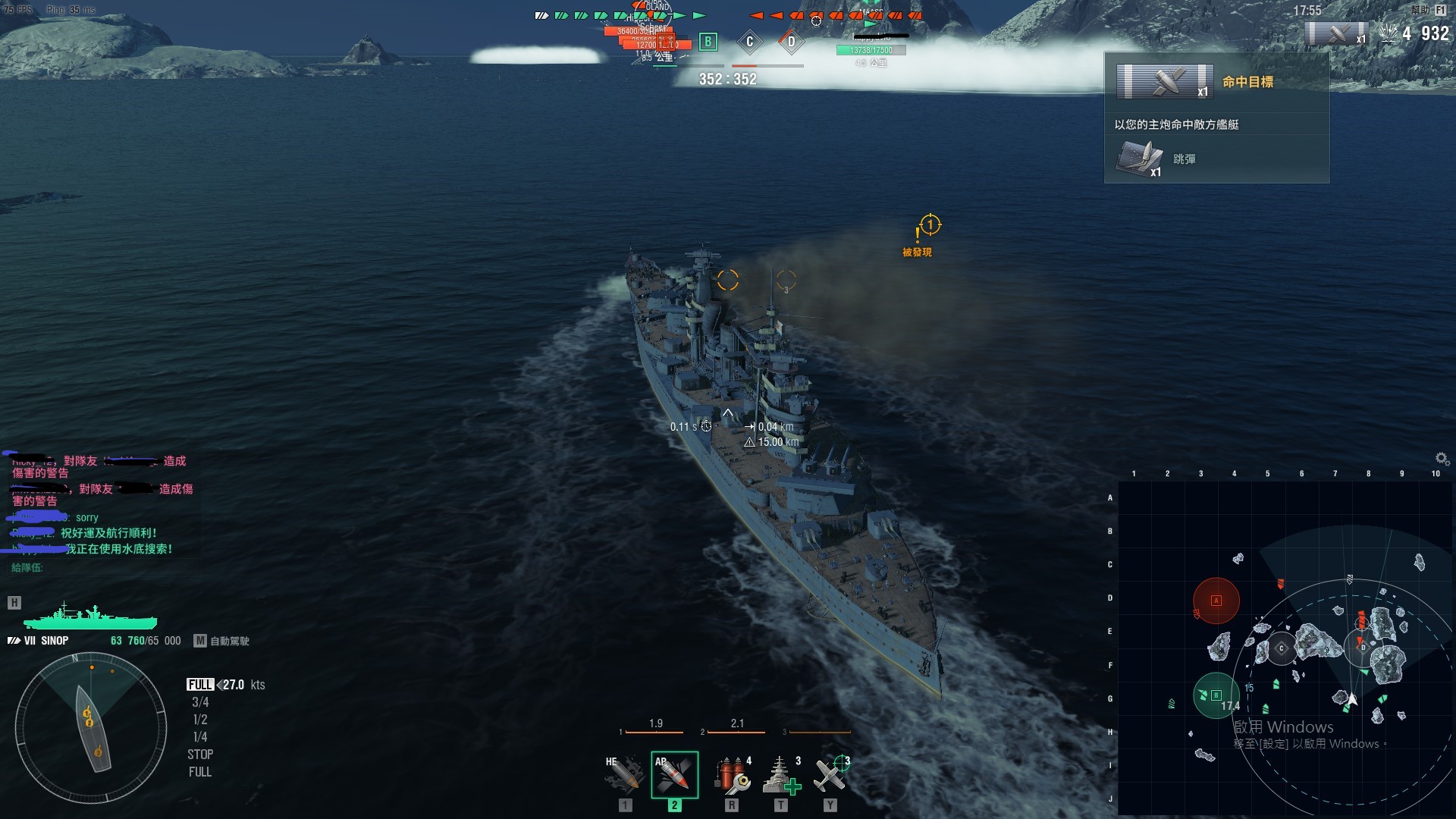This screenshot has width=1456, height=819.
Task: Toggle the autopilot (自動駕駛) control
Action: pos(221,641)
